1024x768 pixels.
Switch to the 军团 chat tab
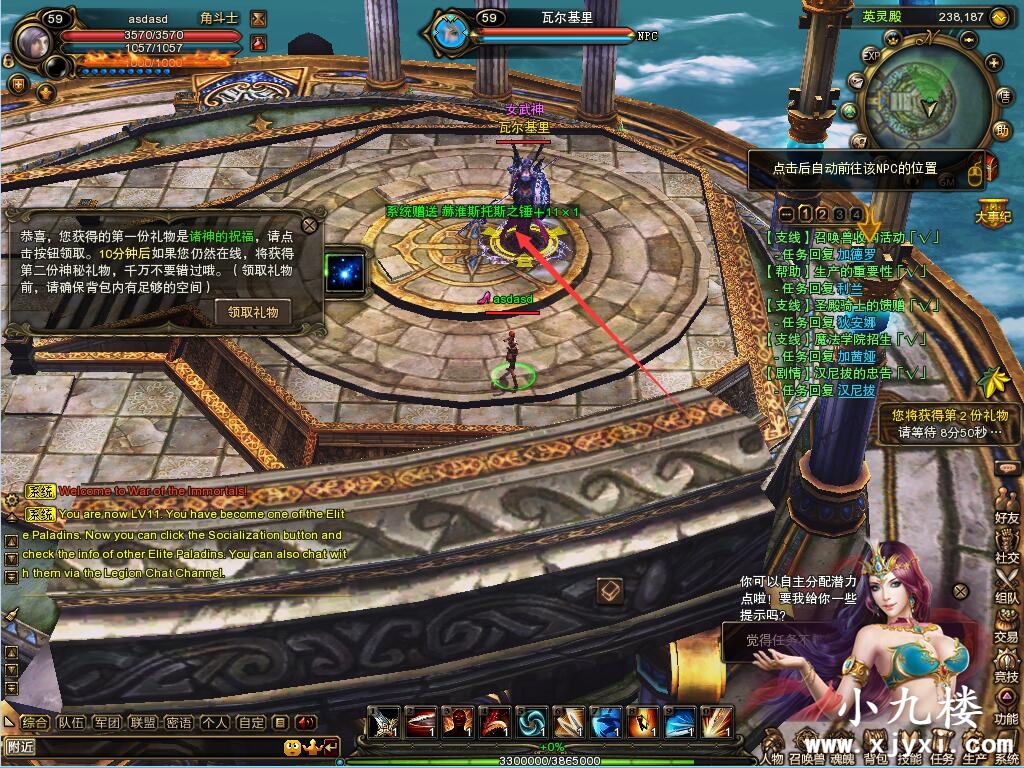[x=106, y=722]
